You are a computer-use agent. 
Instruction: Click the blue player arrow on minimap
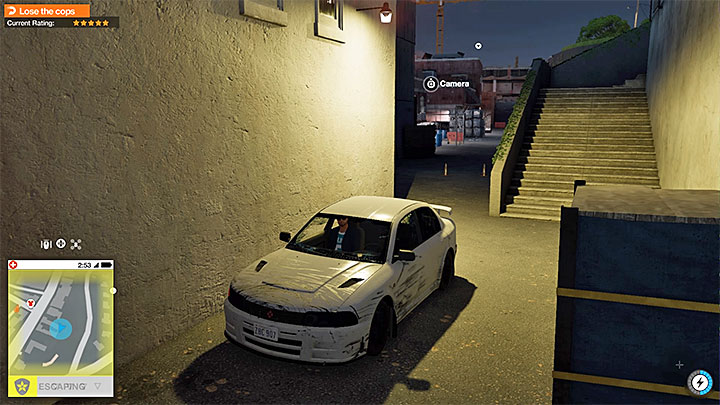[x=60, y=328]
